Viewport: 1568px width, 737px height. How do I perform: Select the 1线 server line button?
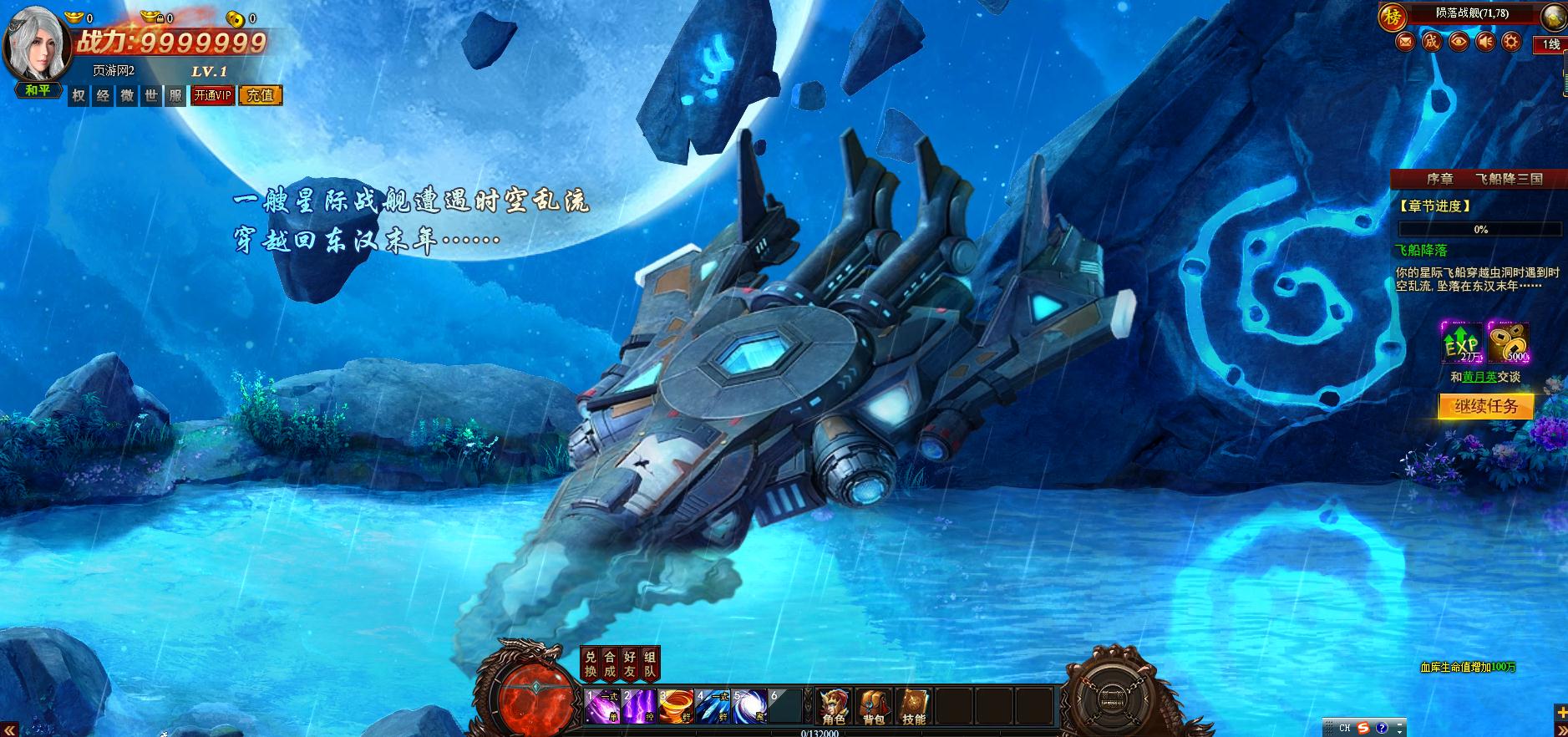point(1550,44)
